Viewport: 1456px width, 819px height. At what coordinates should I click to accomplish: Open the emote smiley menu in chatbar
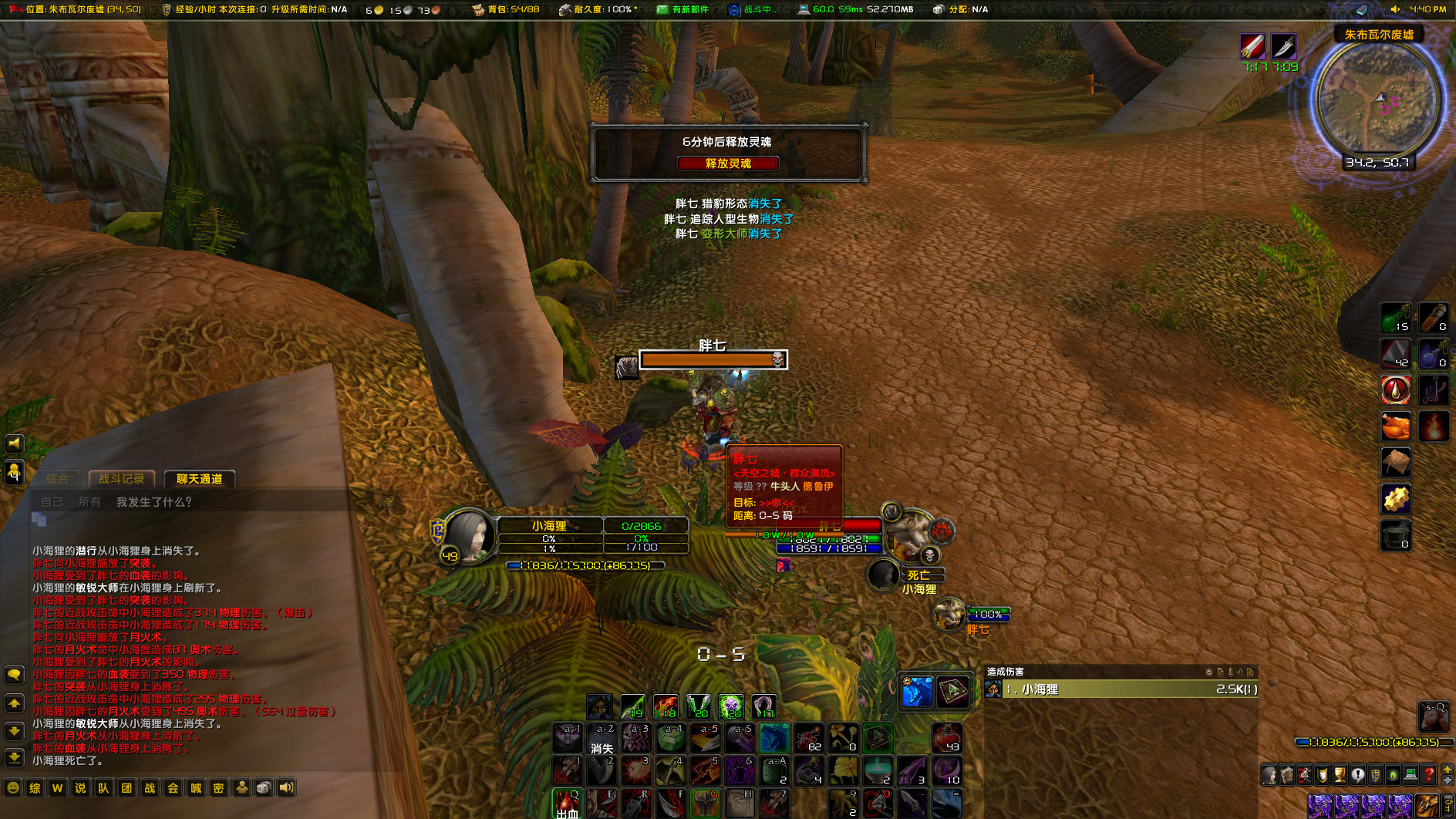12,787
